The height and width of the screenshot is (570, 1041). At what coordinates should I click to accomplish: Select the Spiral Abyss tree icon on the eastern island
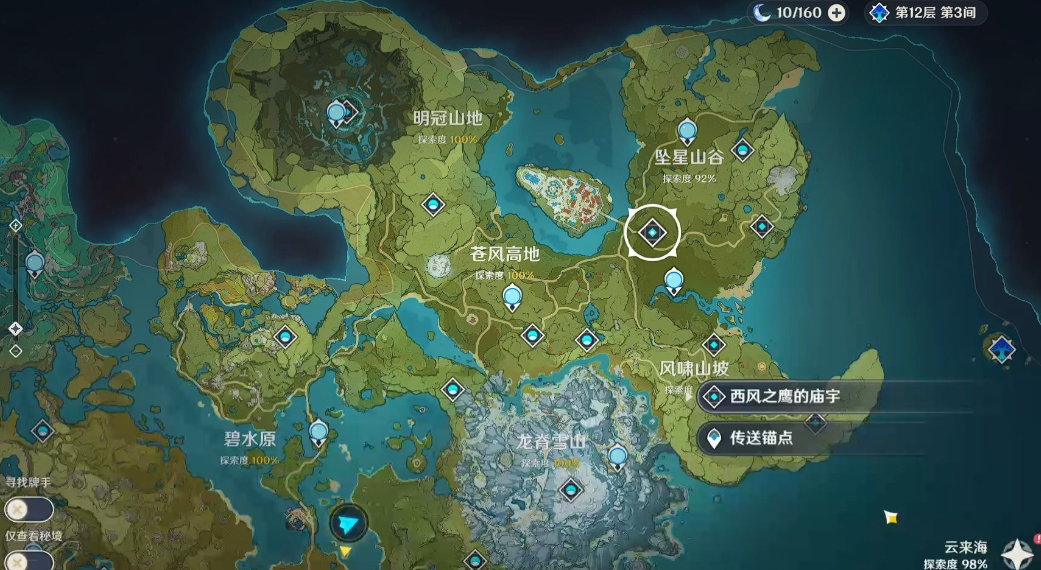(1001, 349)
